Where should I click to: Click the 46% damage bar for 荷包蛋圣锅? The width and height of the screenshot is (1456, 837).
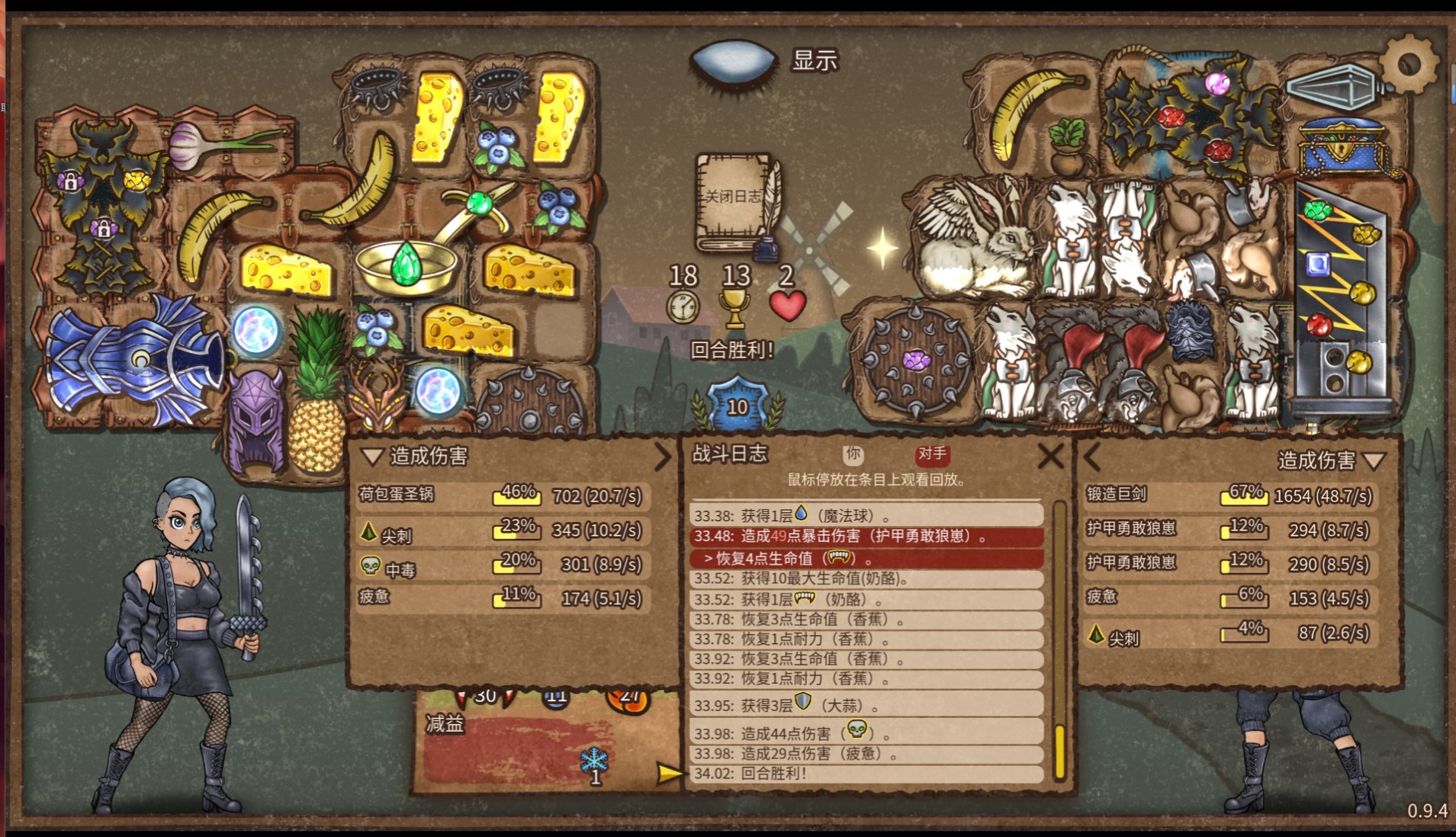click(x=516, y=495)
